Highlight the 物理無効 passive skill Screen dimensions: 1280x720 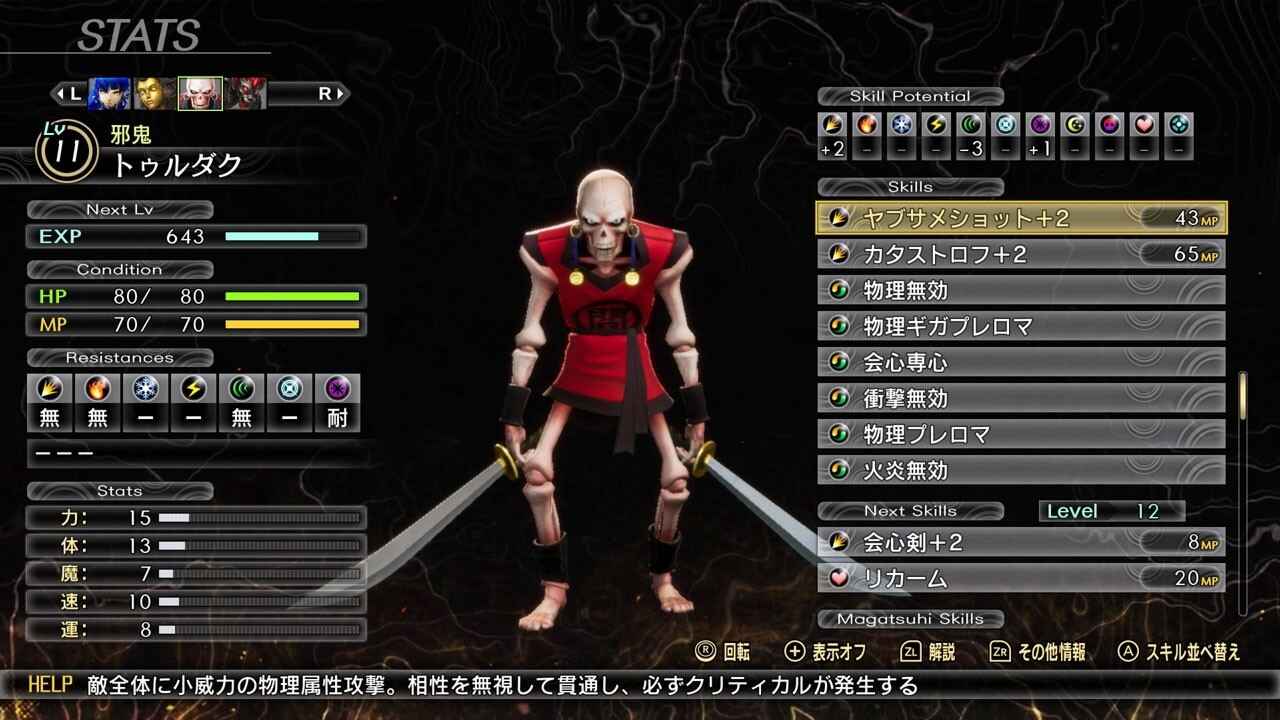[x=1021, y=290]
